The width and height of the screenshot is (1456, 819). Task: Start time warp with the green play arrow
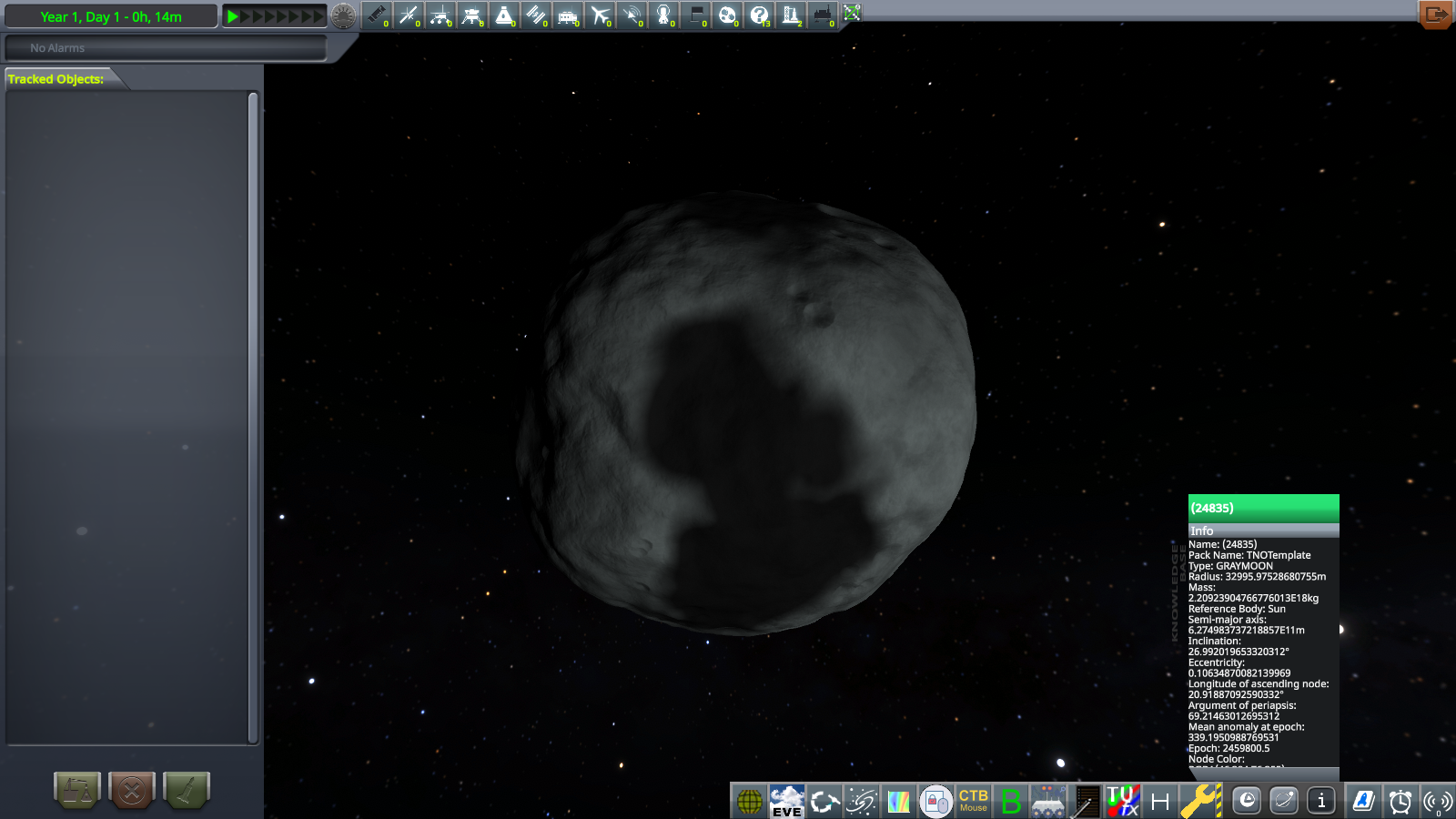(233, 16)
